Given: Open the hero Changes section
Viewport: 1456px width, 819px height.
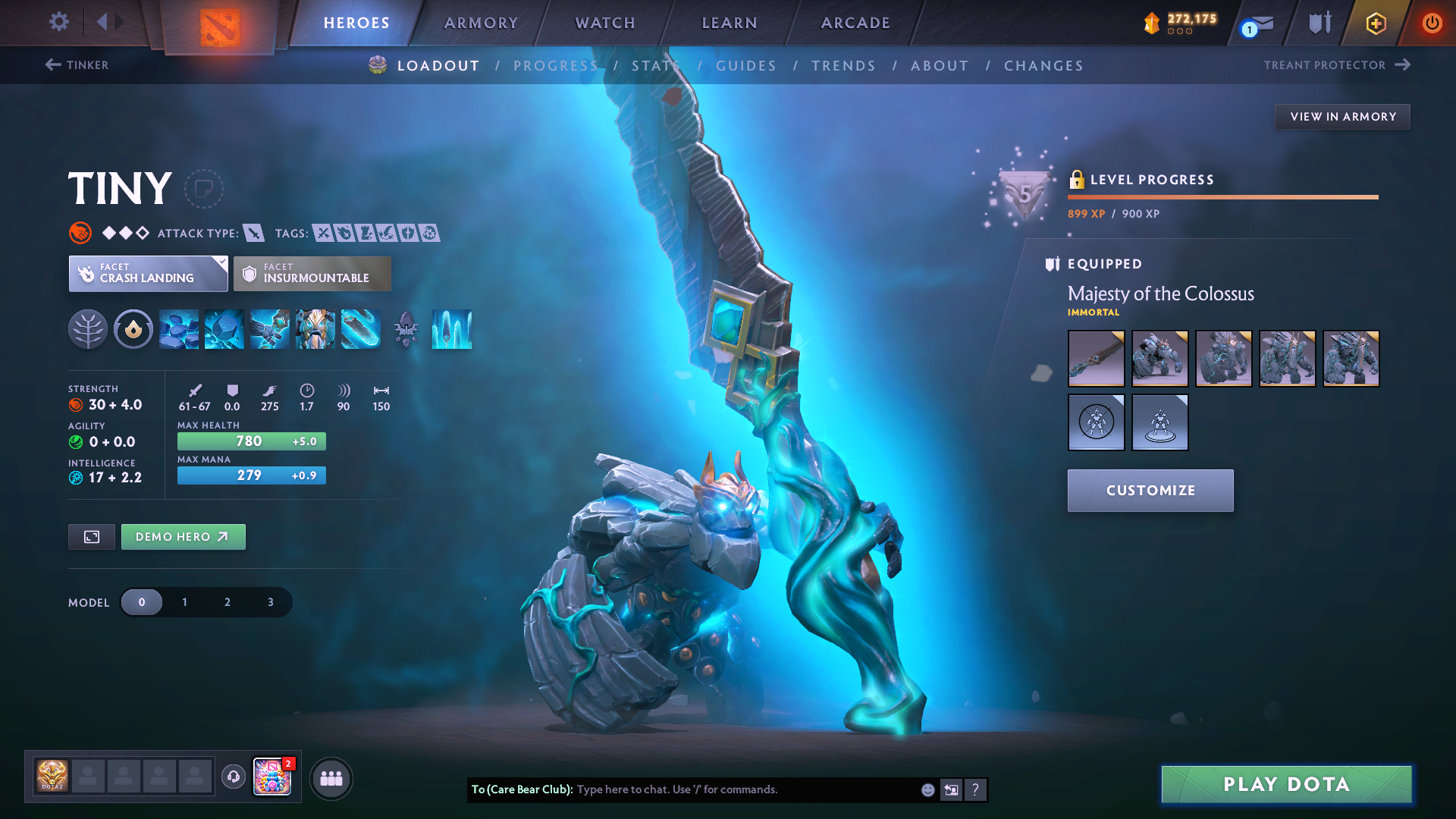Looking at the screenshot, I should coord(1043,66).
